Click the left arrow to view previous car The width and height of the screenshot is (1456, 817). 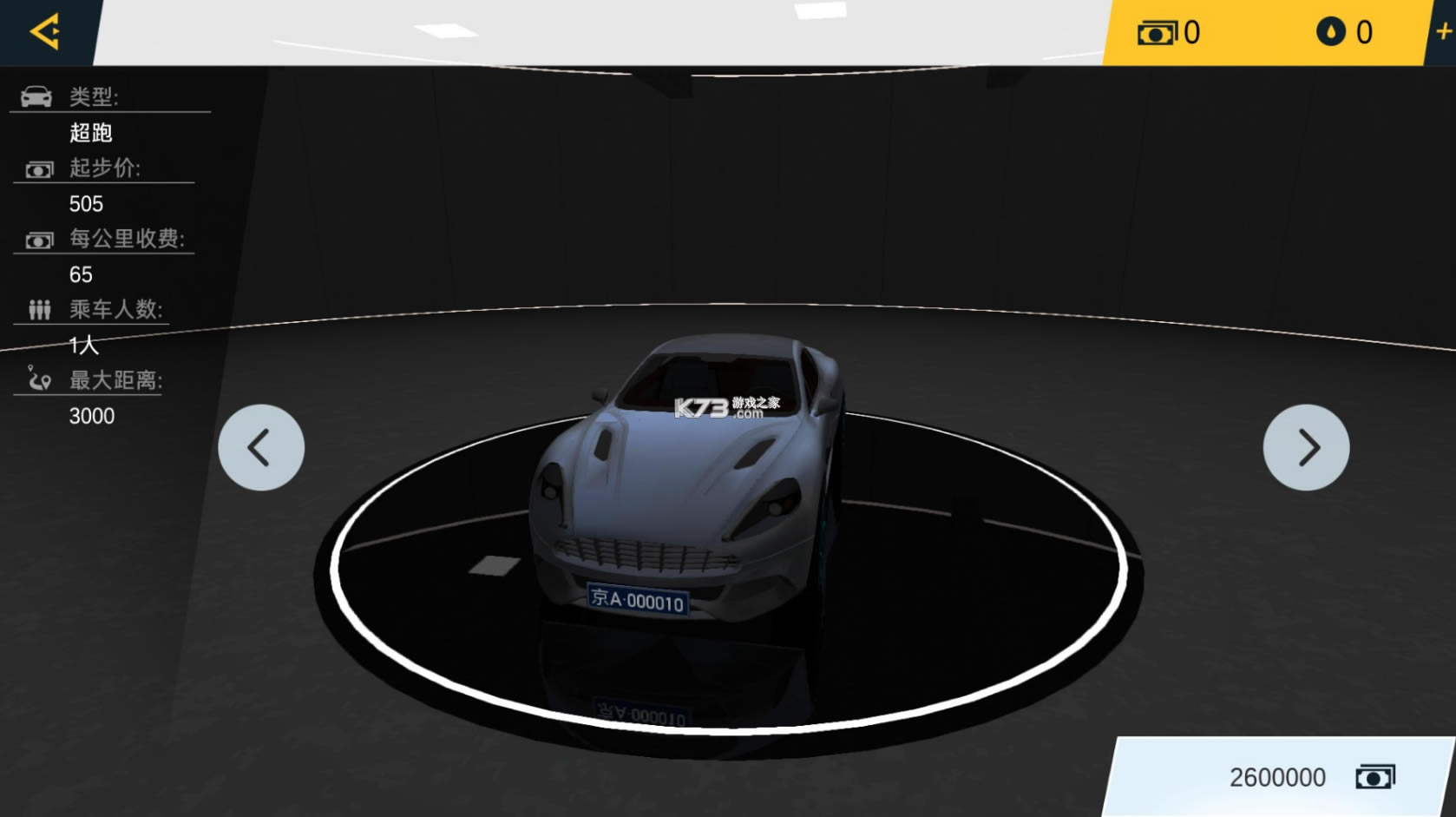pyautogui.click(x=260, y=447)
